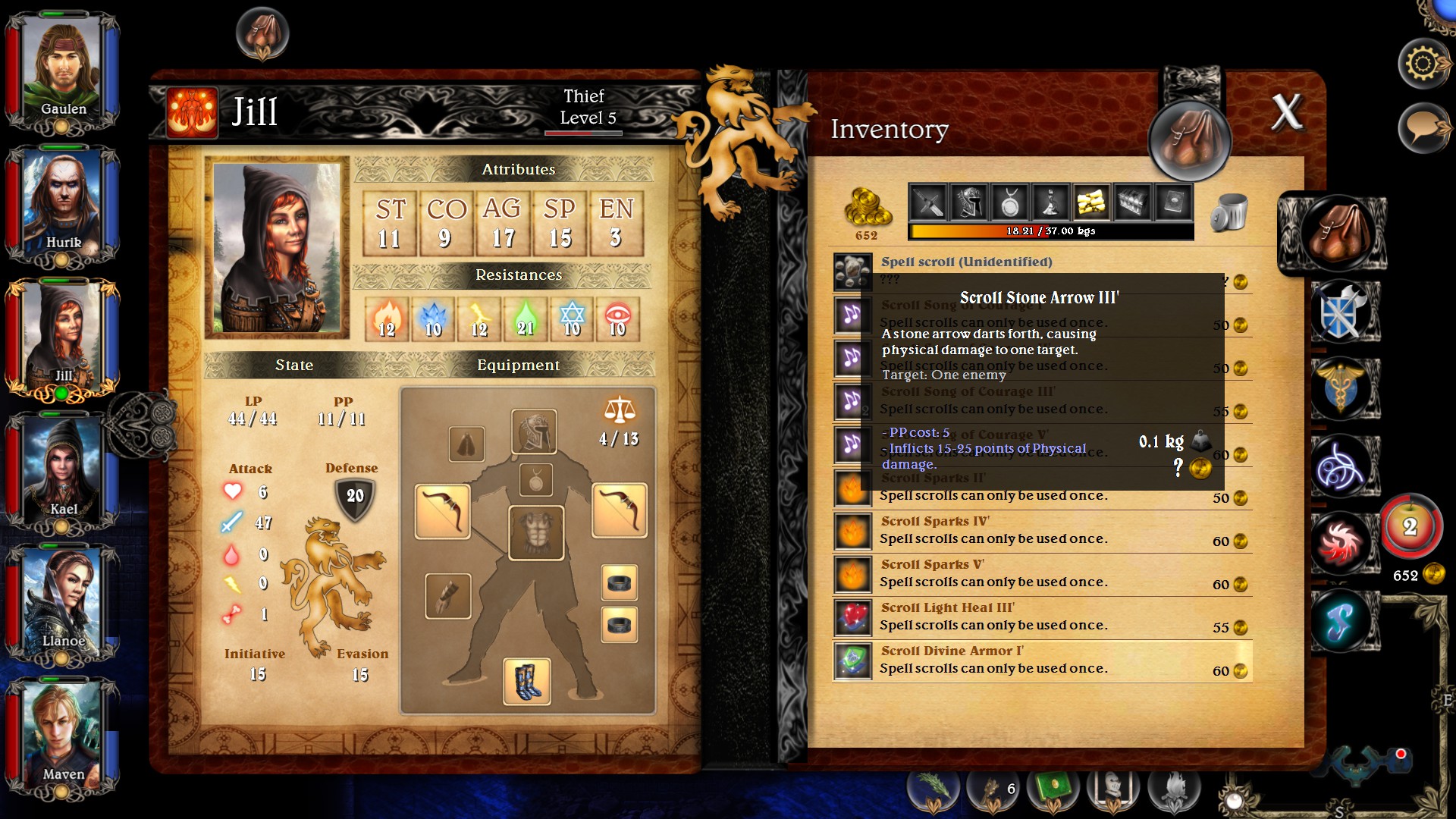The image size is (1456, 819).
Task: Open the sword and shield combat tab
Action: pos(1340,310)
